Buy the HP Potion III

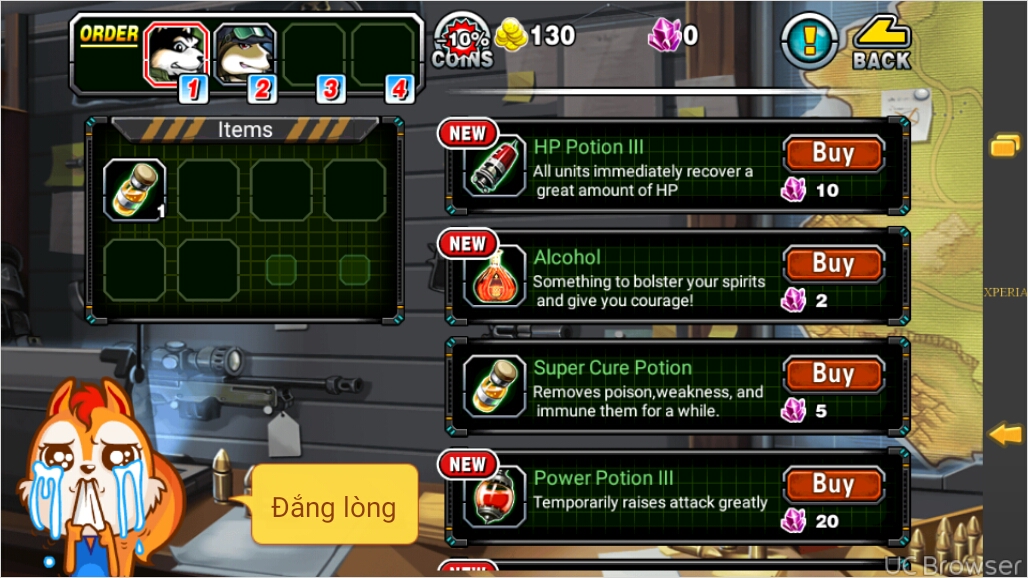click(x=833, y=154)
